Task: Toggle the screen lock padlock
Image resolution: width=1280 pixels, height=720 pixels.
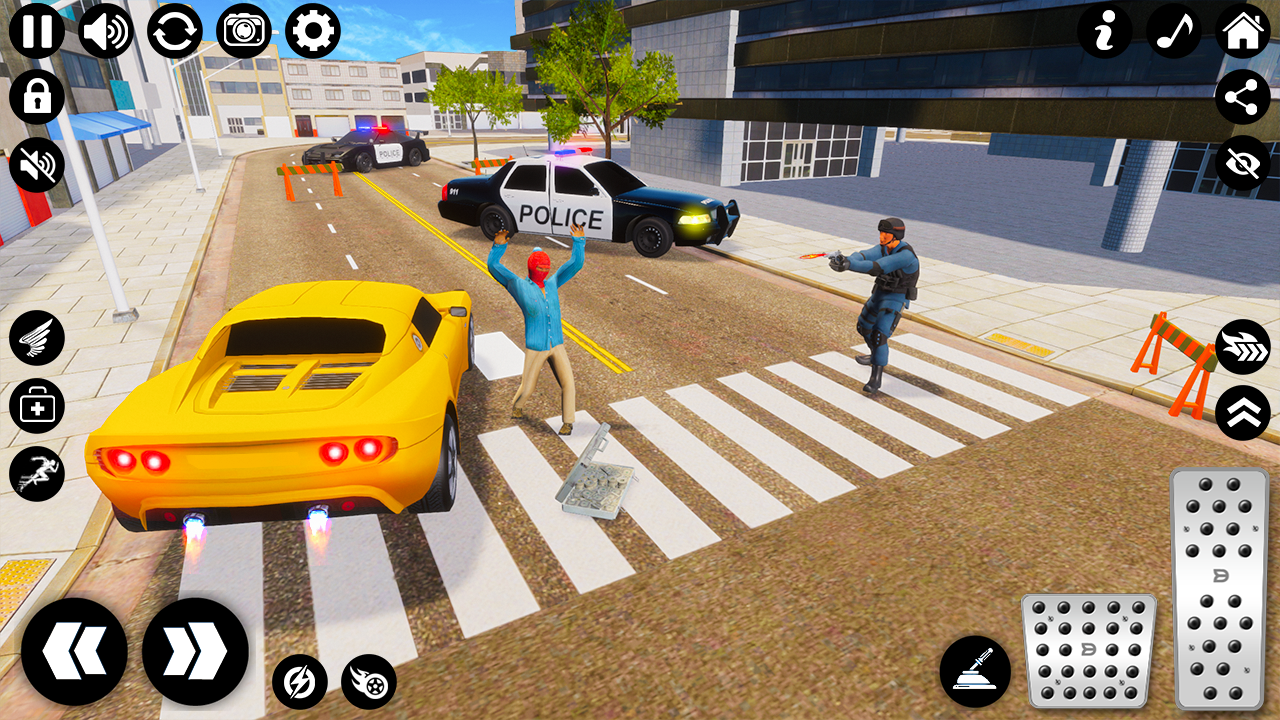Action: tap(36, 97)
